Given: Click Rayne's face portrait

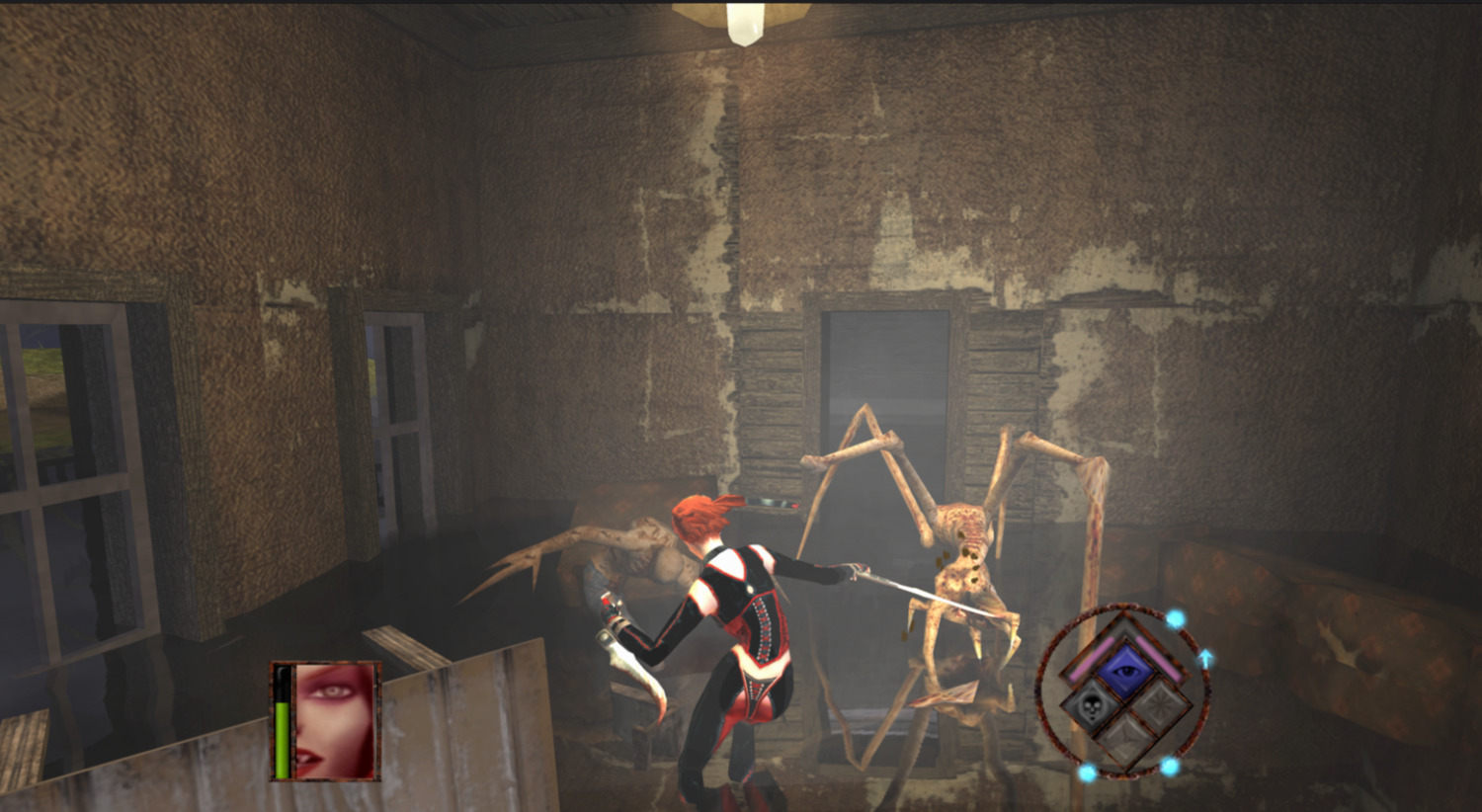Looking at the screenshot, I should pyautogui.click(x=336, y=720).
